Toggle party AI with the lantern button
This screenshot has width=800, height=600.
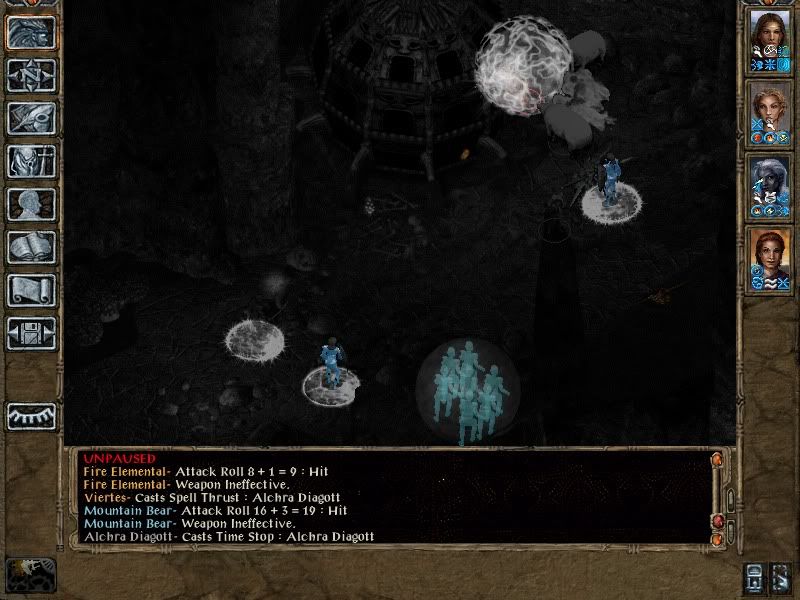click(x=757, y=577)
